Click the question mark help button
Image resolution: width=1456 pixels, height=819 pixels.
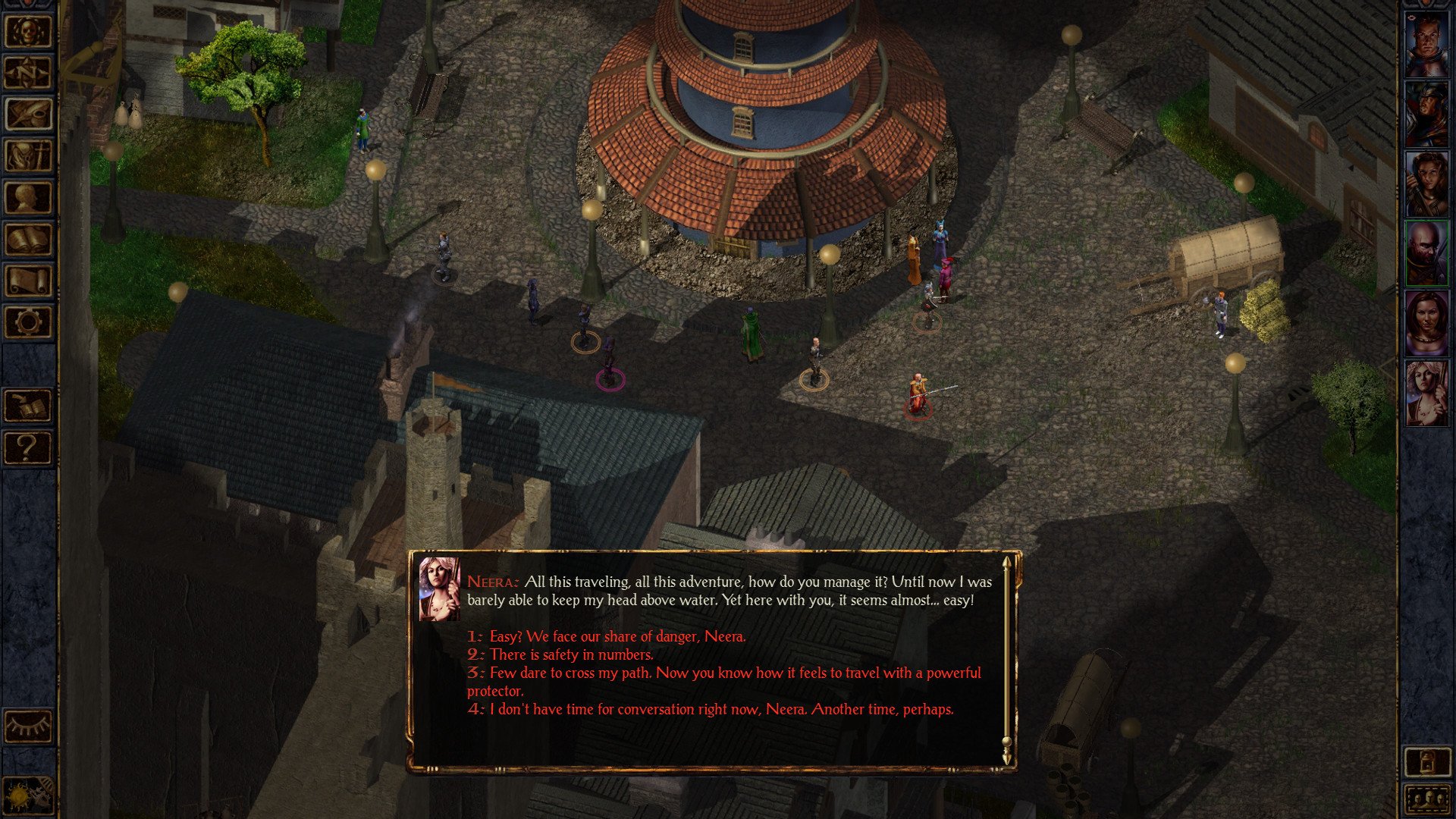tap(29, 448)
